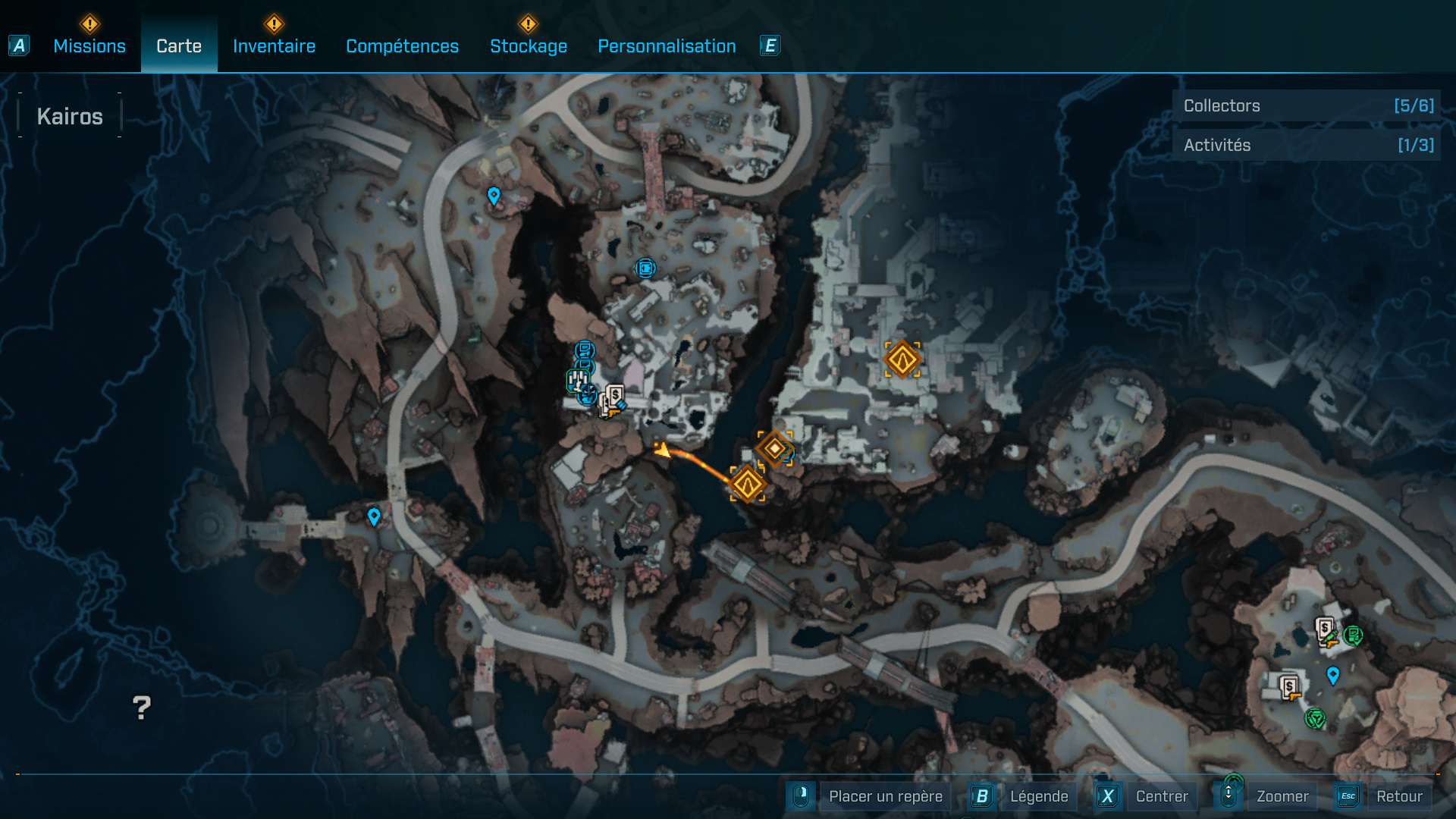Select the green ammo machine icon at bottom right
This screenshot has height=819, width=1456.
tap(1353, 635)
